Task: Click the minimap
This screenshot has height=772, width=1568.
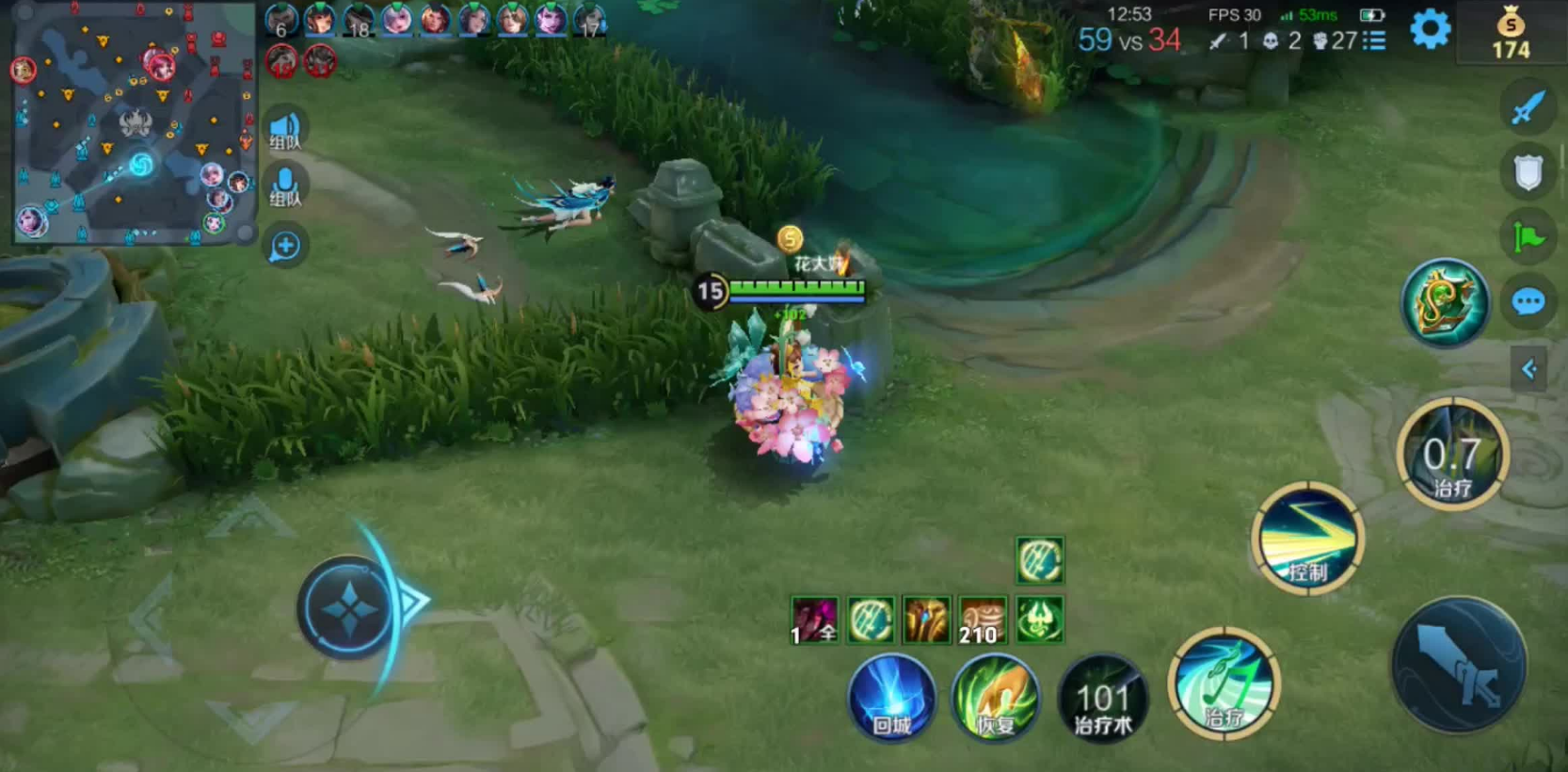Action: point(134,124)
